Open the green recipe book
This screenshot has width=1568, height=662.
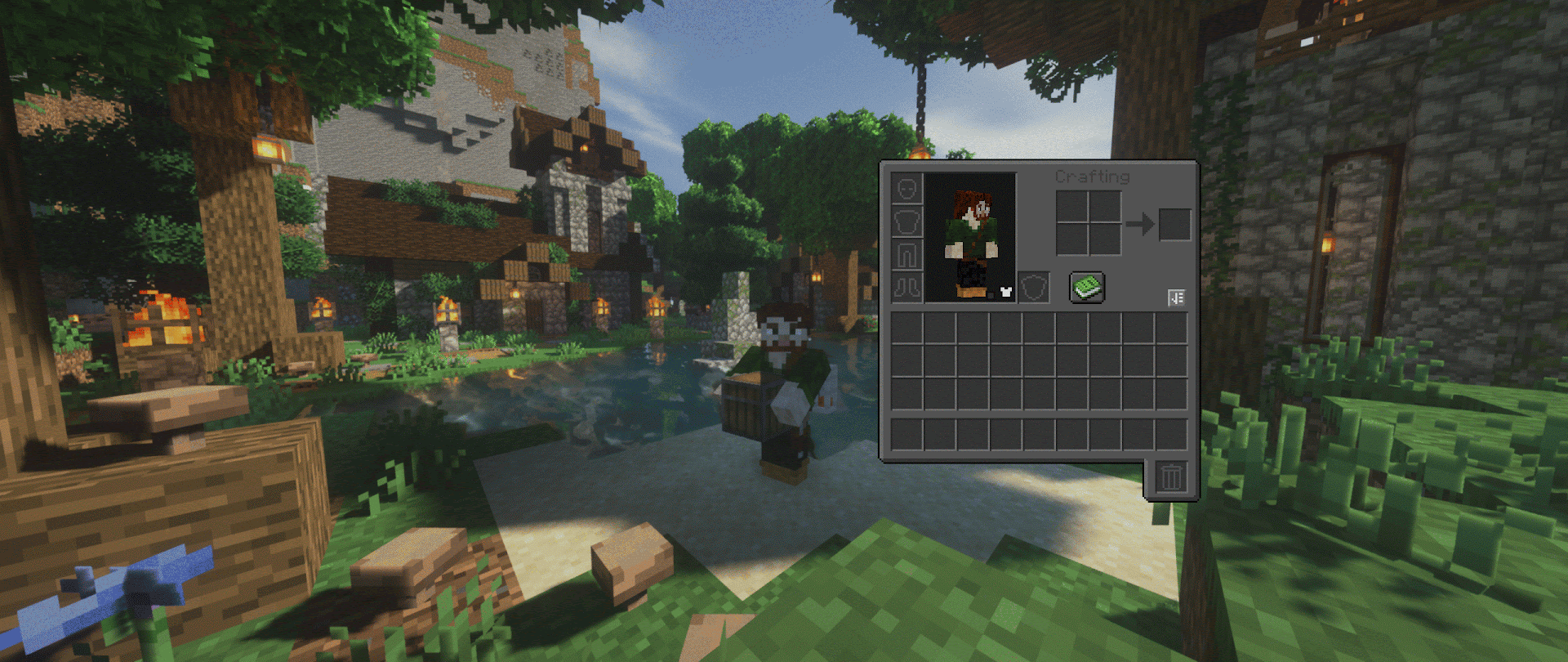point(1086,289)
